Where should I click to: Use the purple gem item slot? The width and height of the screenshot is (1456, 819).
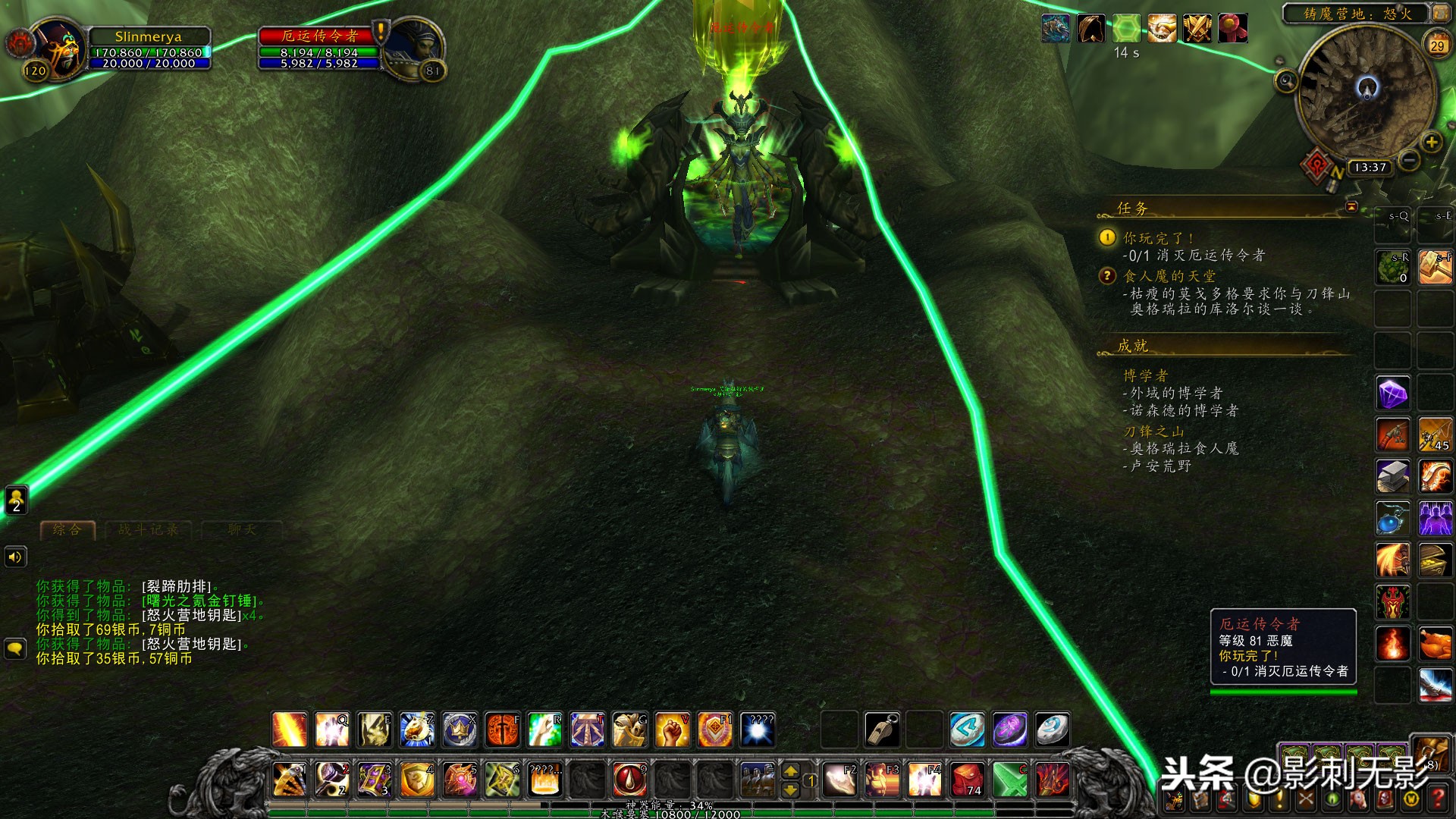click(x=1393, y=394)
